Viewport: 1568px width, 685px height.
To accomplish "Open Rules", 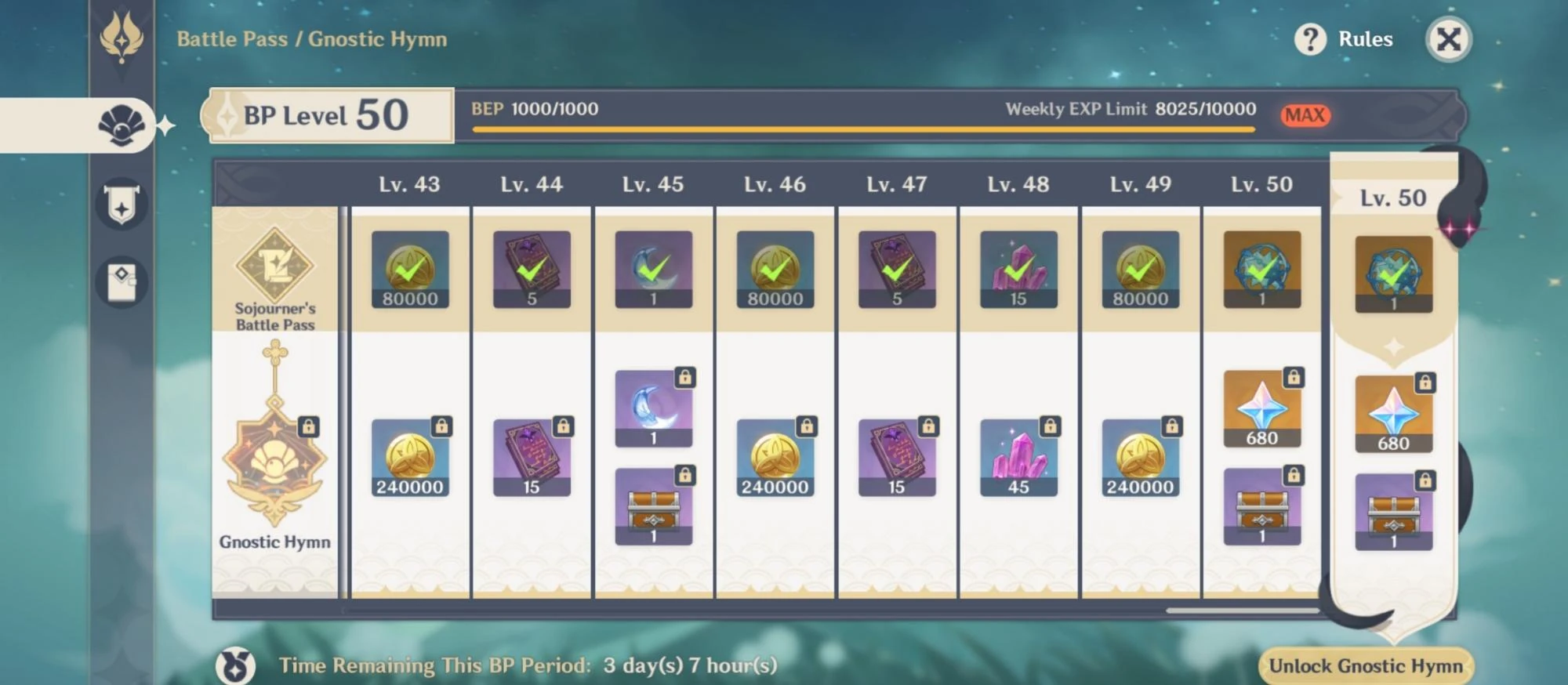I will point(1364,38).
